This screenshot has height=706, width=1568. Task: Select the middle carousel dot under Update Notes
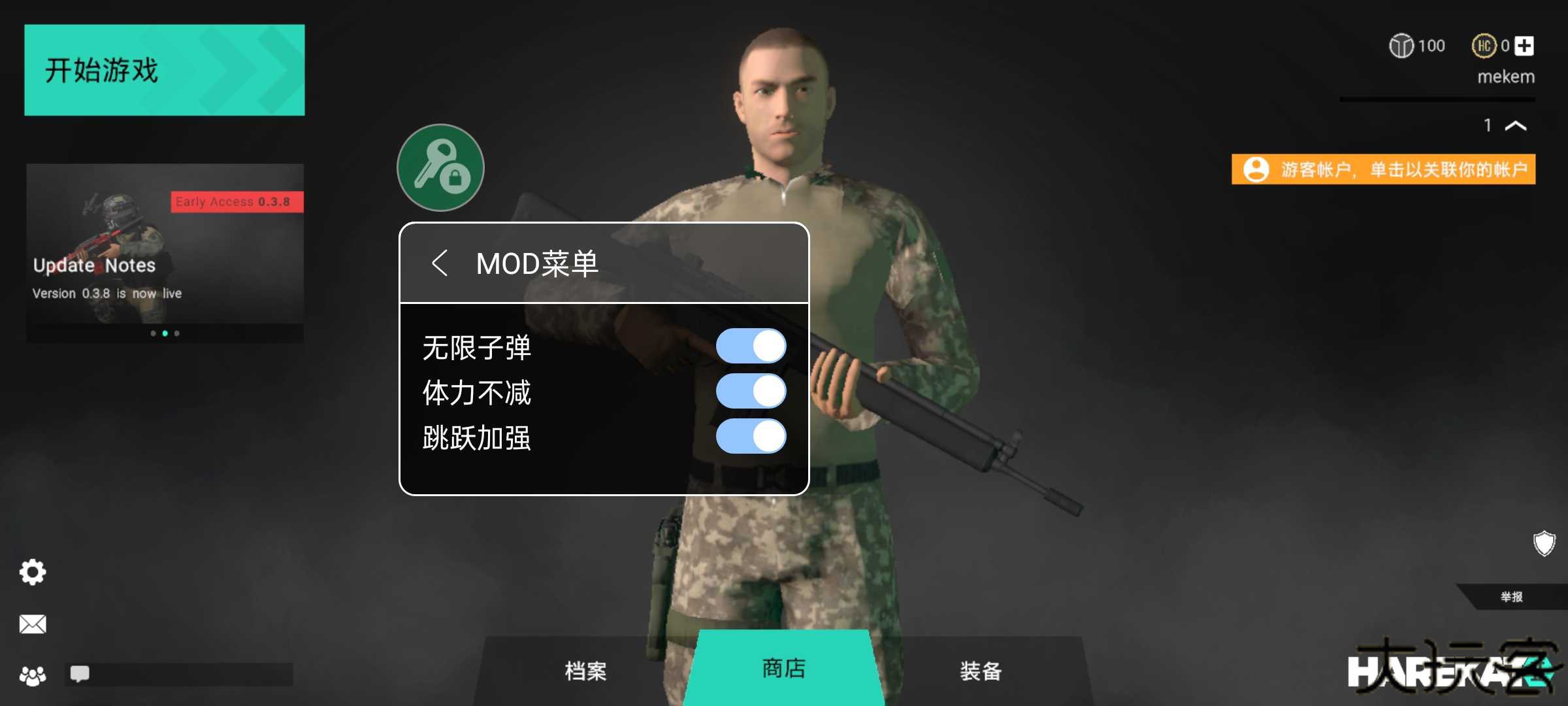click(164, 334)
